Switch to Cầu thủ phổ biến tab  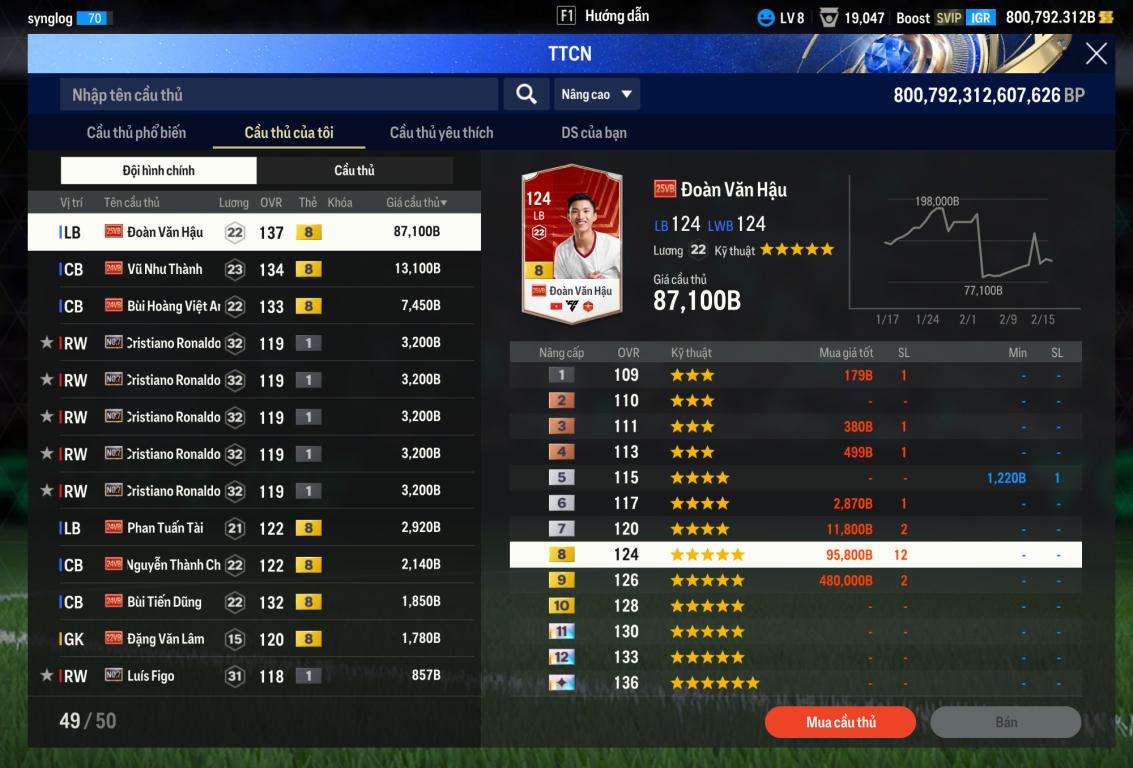(x=136, y=133)
